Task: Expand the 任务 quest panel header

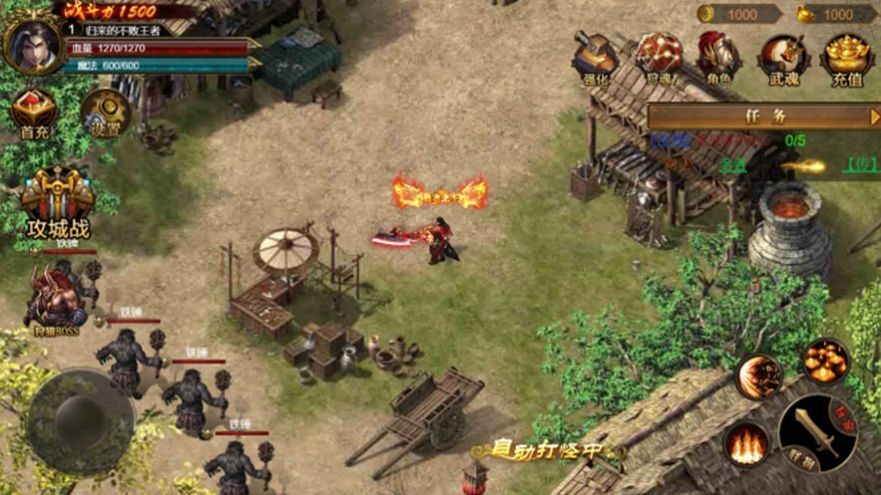Action: pyautogui.click(x=764, y=116)
